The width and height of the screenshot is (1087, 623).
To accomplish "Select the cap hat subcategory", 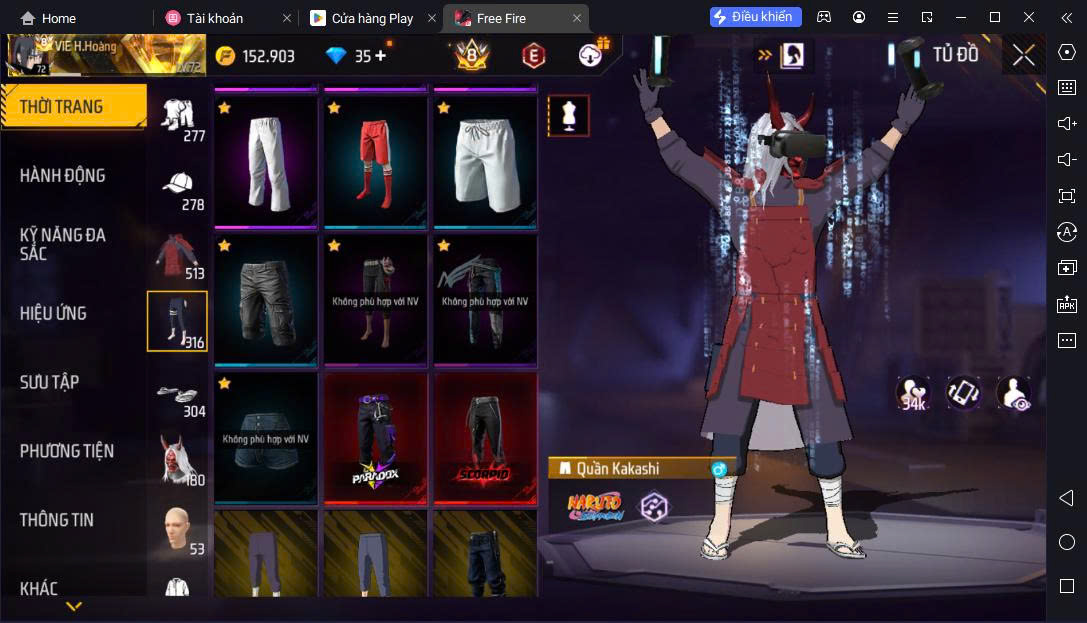I will pos(179,186).
